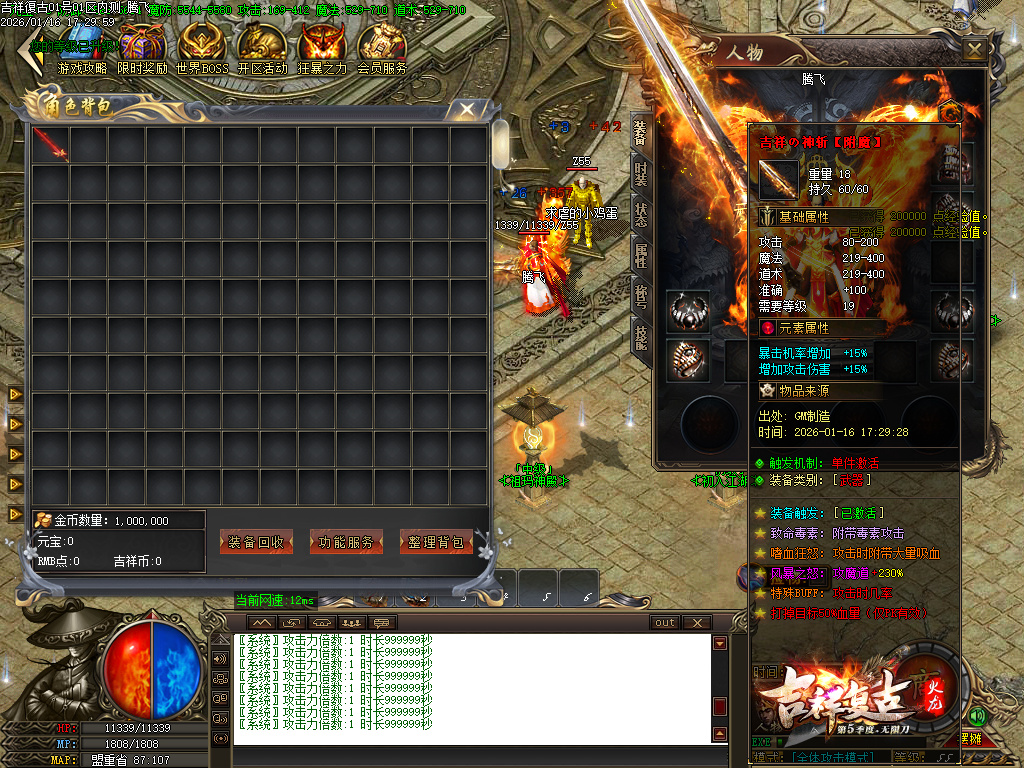
Task: Show the 技能 skills tab
Action: pyautogui.click(x=640, y=336)
